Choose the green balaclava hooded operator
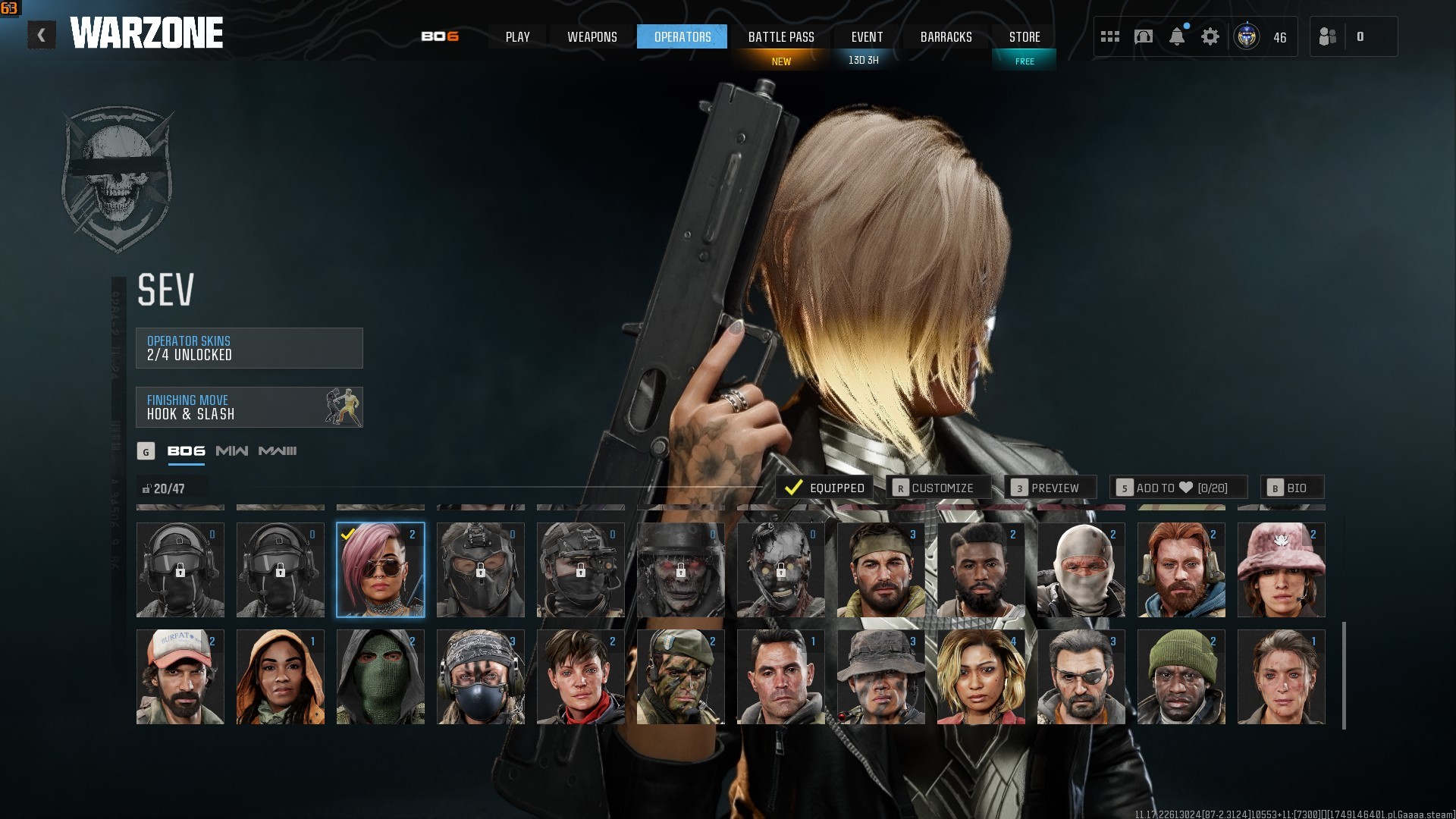The width and height of the screenshot is (1456, 819). pyautogui.click(x=380, y=677)
